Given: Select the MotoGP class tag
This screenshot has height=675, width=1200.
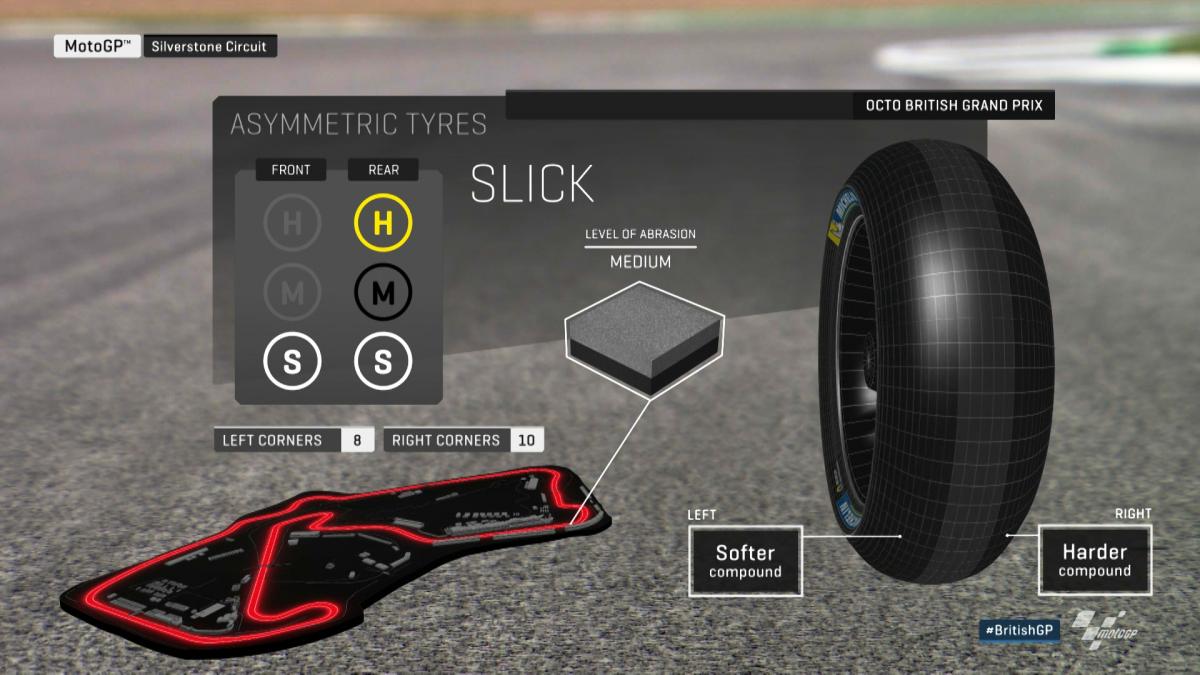Looking at the screenshot, I should [x=97, y=46].
